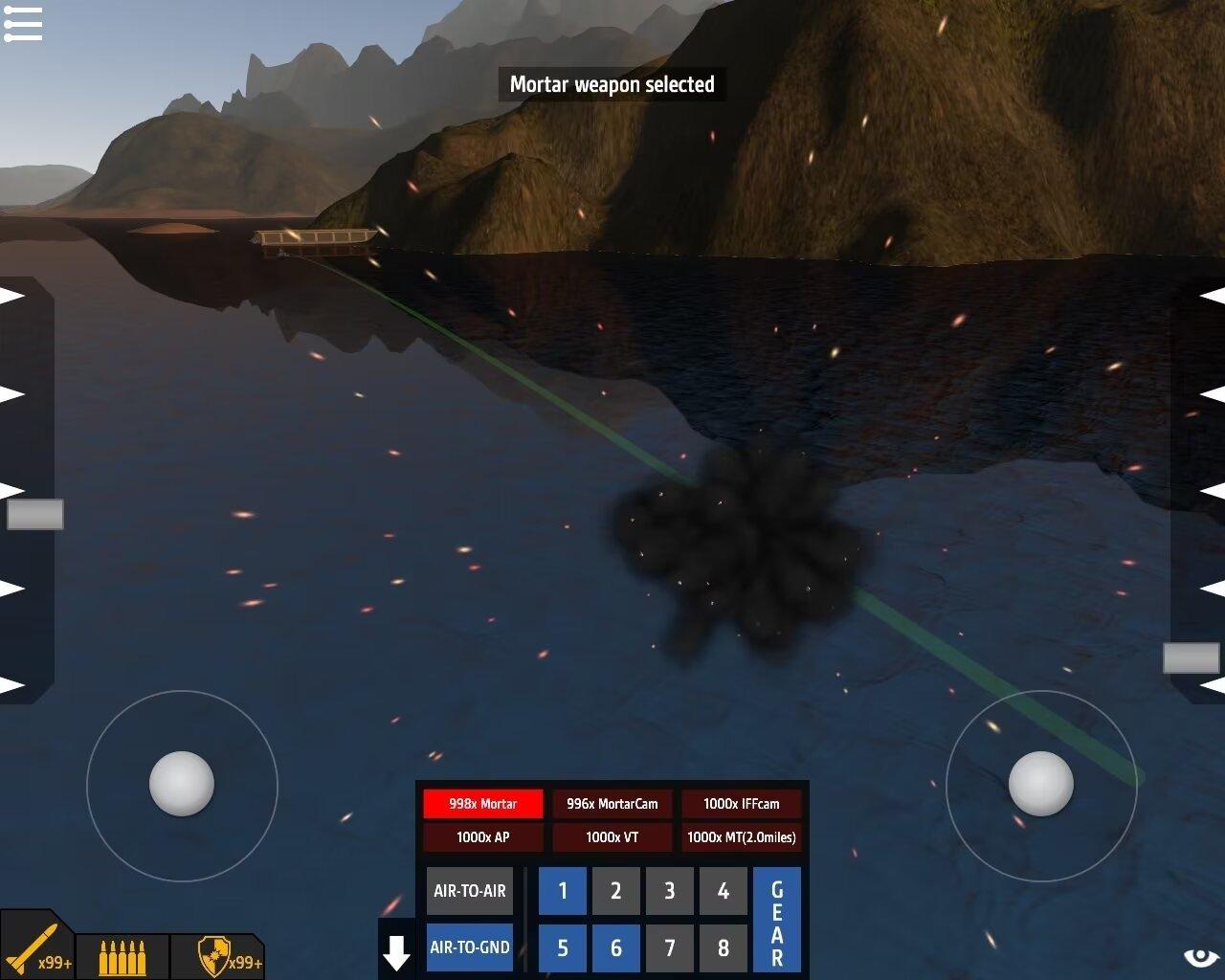Select the 1000x IFFcam weapon

tap(742, 804)
